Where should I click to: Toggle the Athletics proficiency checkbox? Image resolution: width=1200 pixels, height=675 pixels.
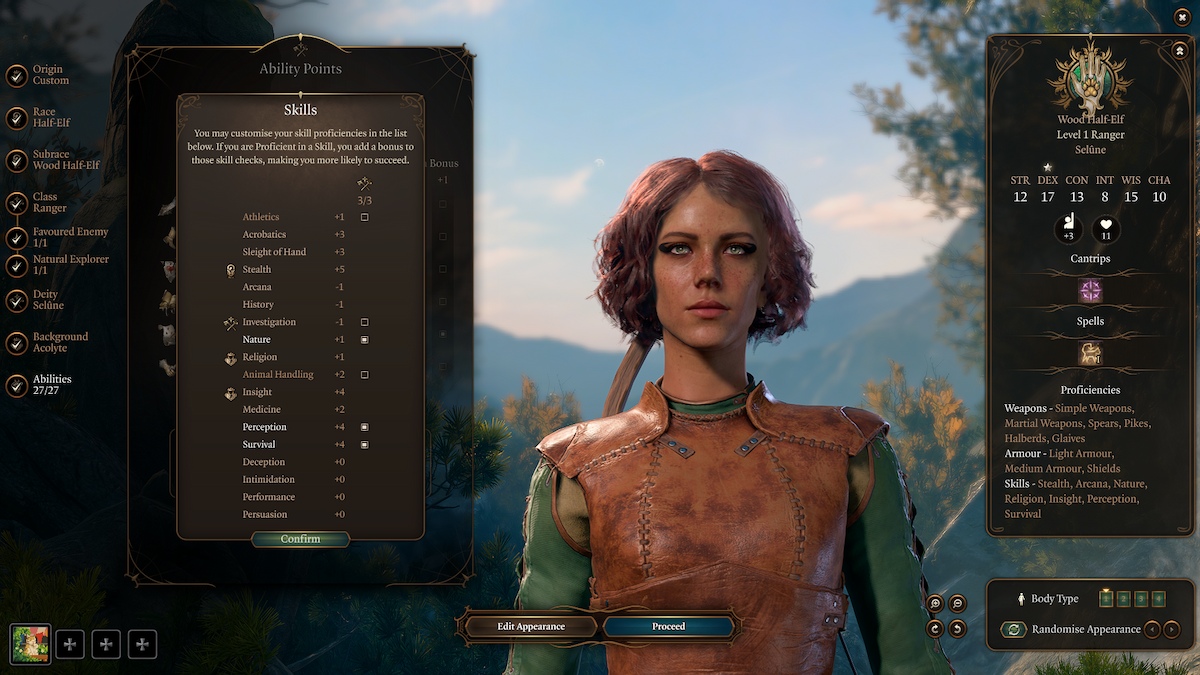coord(365,217)
